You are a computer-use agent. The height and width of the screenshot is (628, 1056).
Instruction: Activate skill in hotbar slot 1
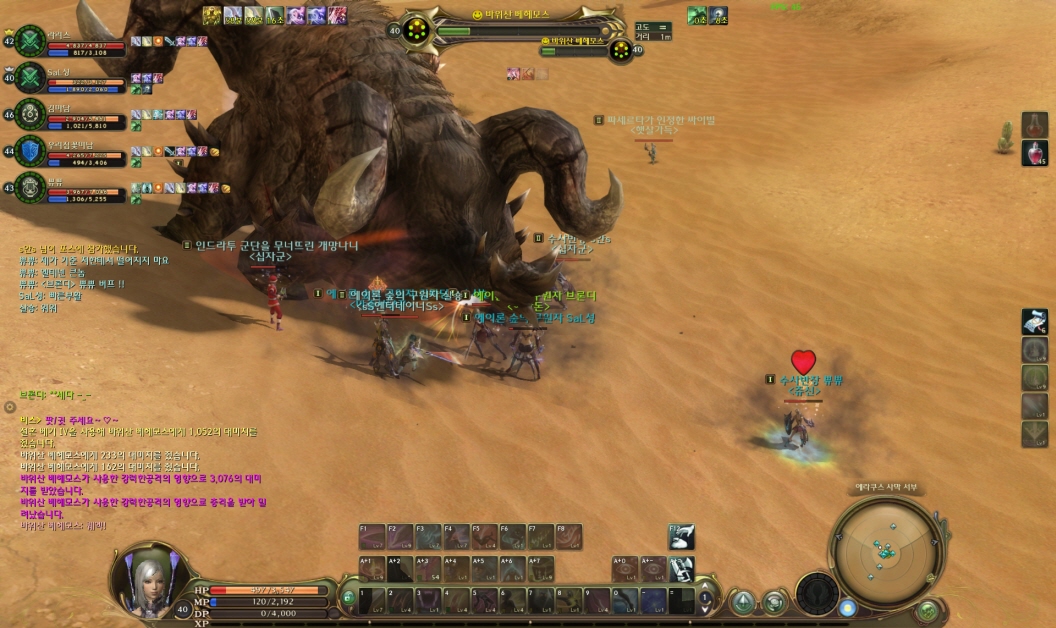(x=373, y=600)
